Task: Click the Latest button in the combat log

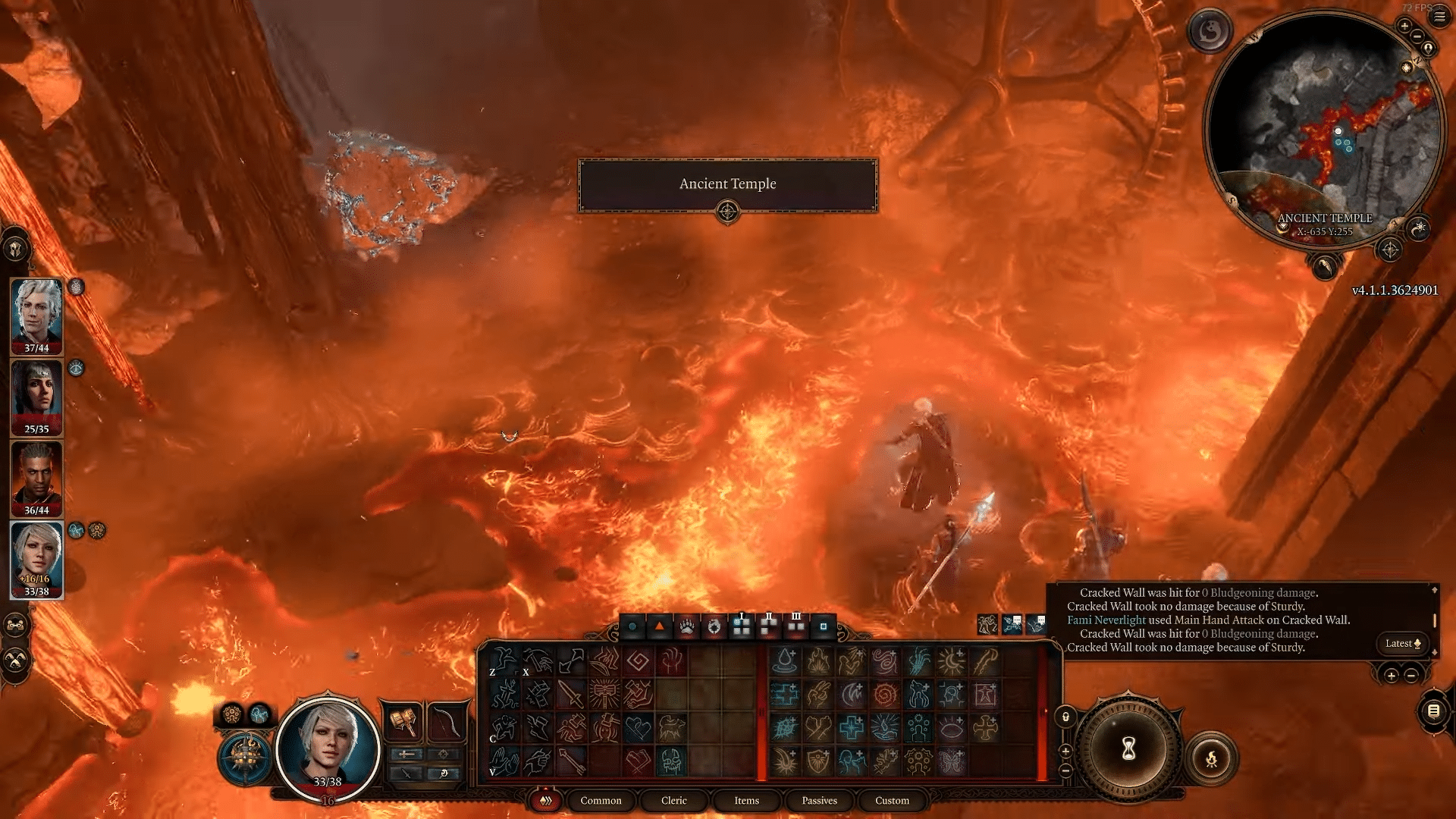Action: (x=1398, y=643)
